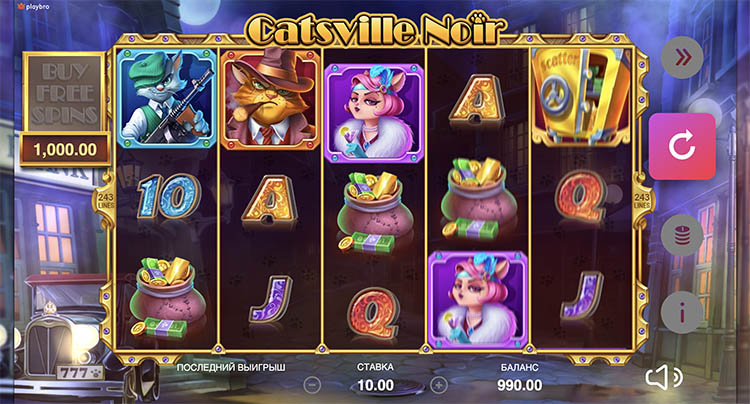Show the game info paytable

click(682, 313)
